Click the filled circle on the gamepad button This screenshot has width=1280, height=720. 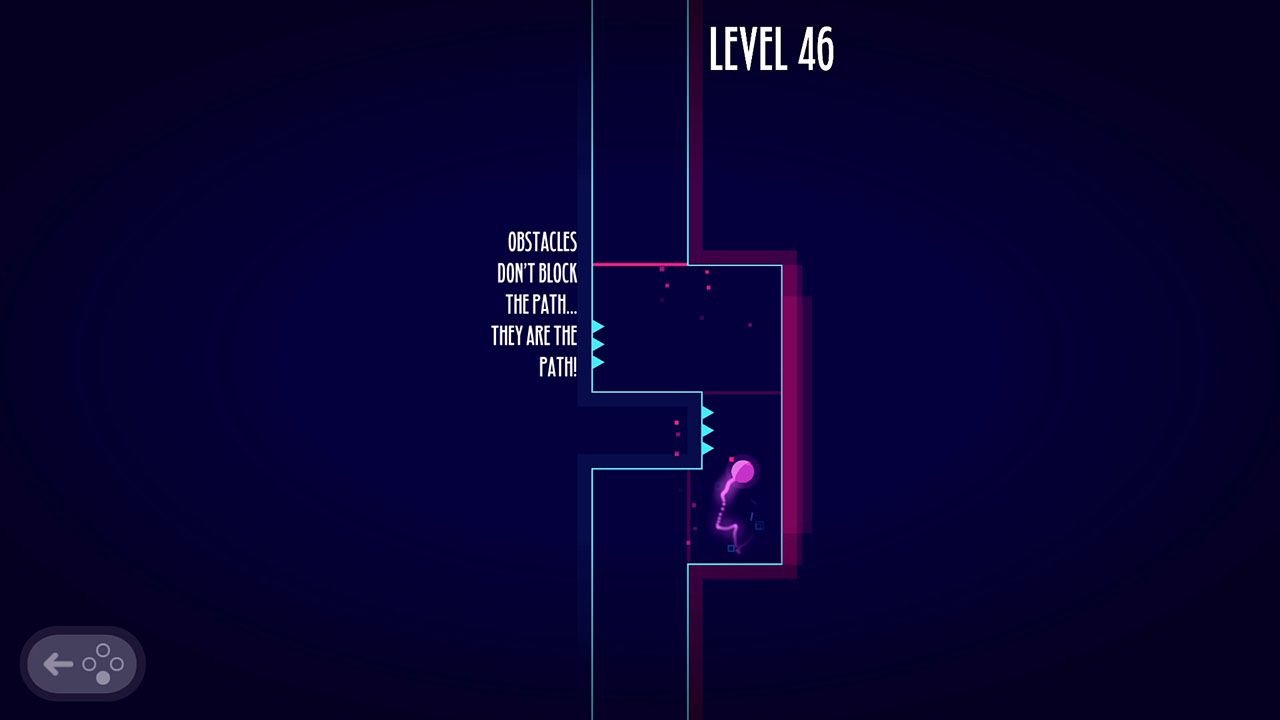103,677
